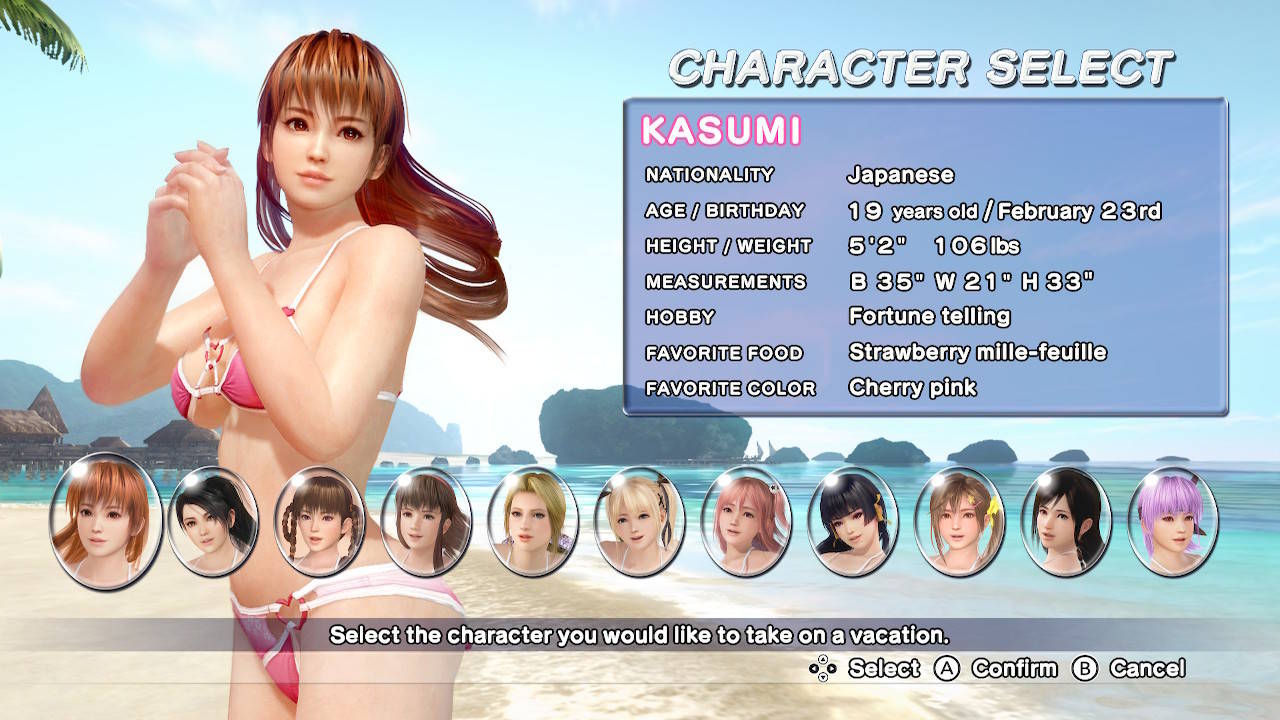1280x720 pixels.
Task: Pick the portrait with yellow flower hair clip
Action: click(x=960, y=522)
